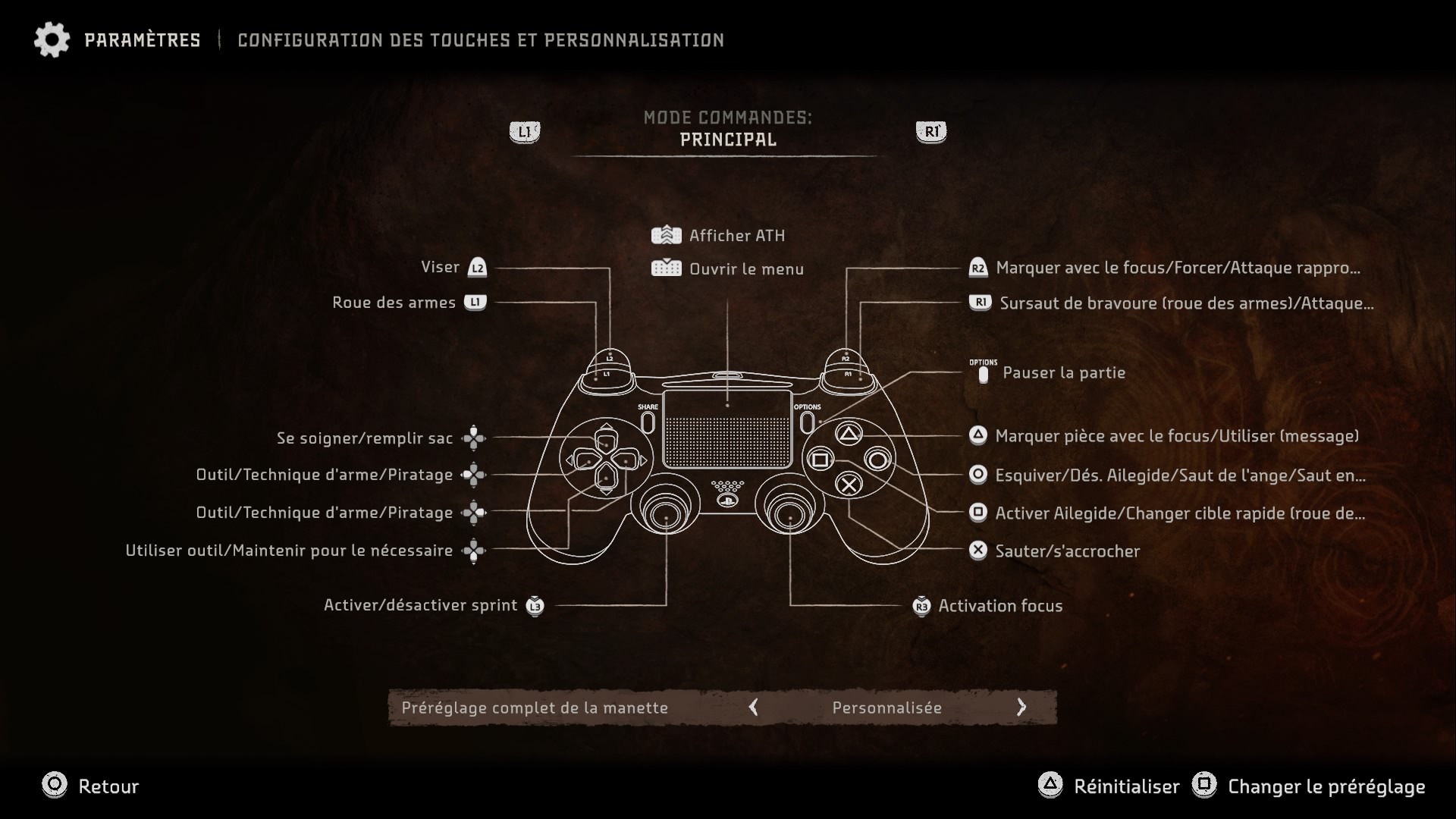Choose the Sursaut de bravoure binding

1185,303
